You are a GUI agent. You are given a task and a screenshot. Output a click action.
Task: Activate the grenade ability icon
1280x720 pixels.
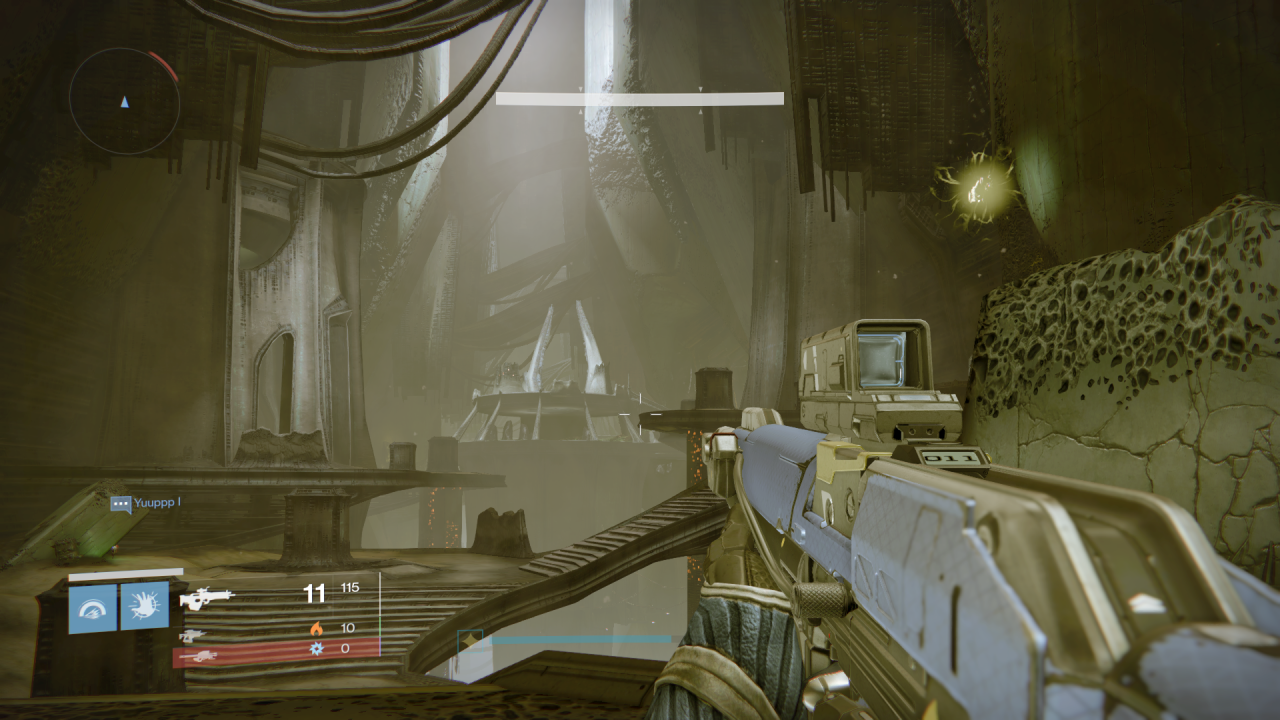(x=92, y=608)
